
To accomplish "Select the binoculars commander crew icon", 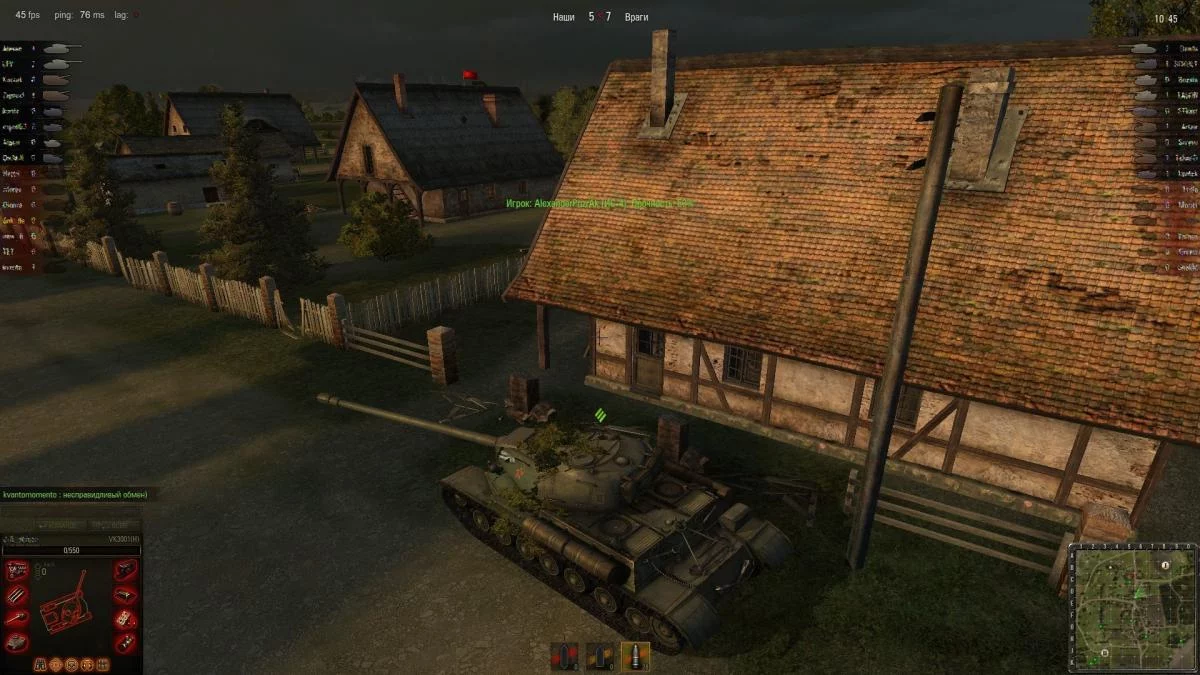I will click(x=40, y=664).
